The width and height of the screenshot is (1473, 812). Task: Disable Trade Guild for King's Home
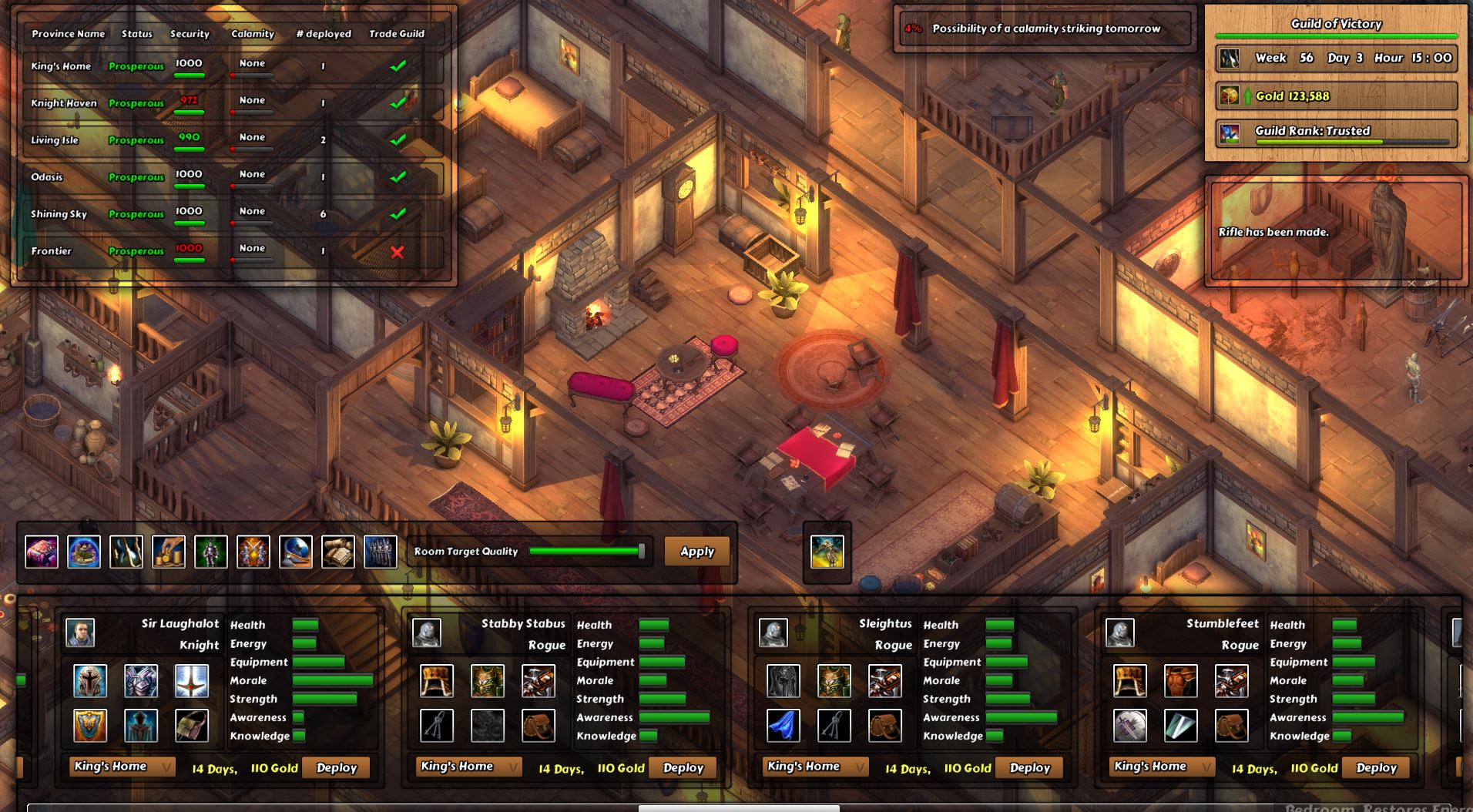click(398, 65)
